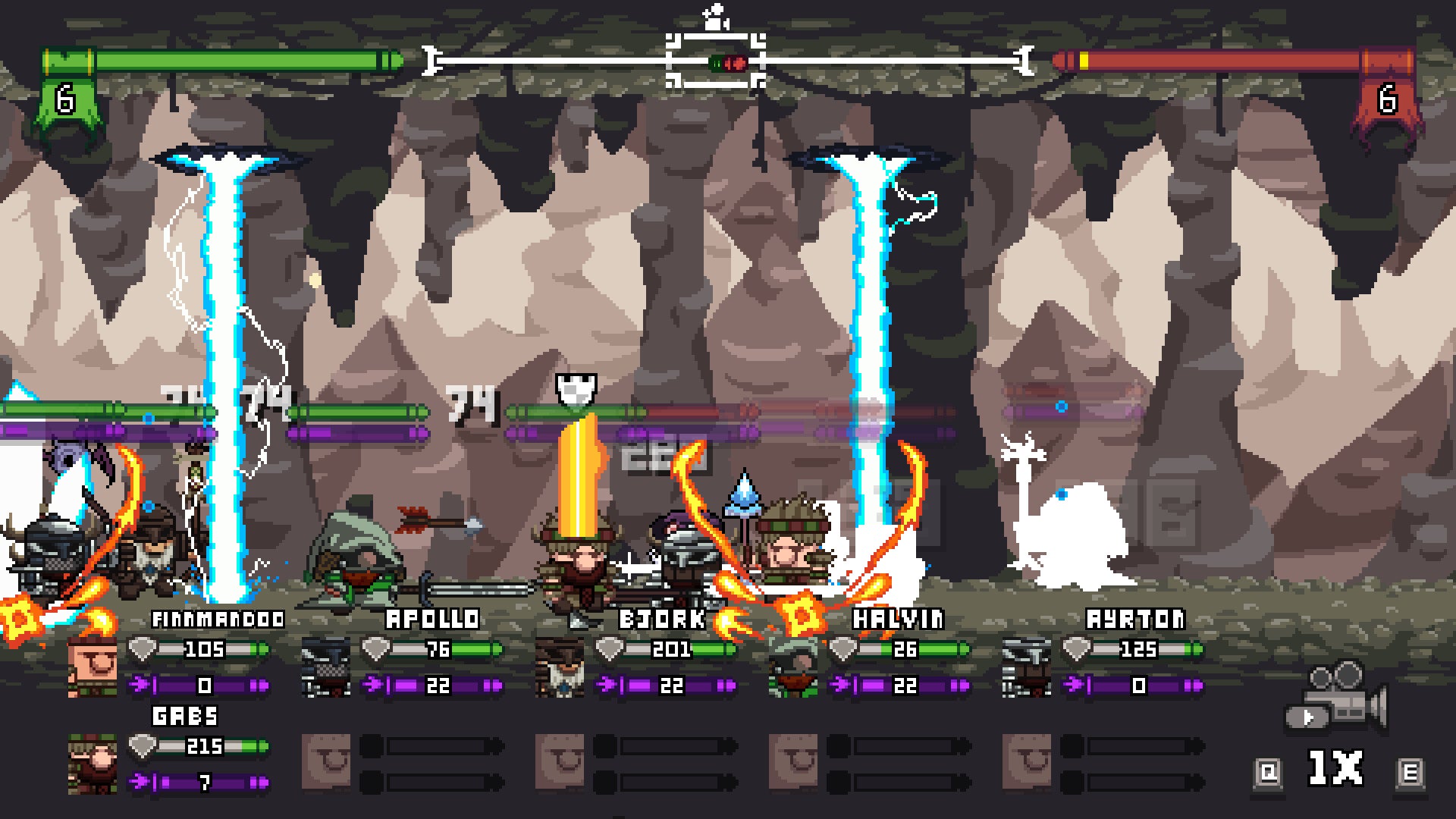Click the minecart marker on the top tug-of-war bar
This screenshot has height=819, width=1456.
[713, 61]
